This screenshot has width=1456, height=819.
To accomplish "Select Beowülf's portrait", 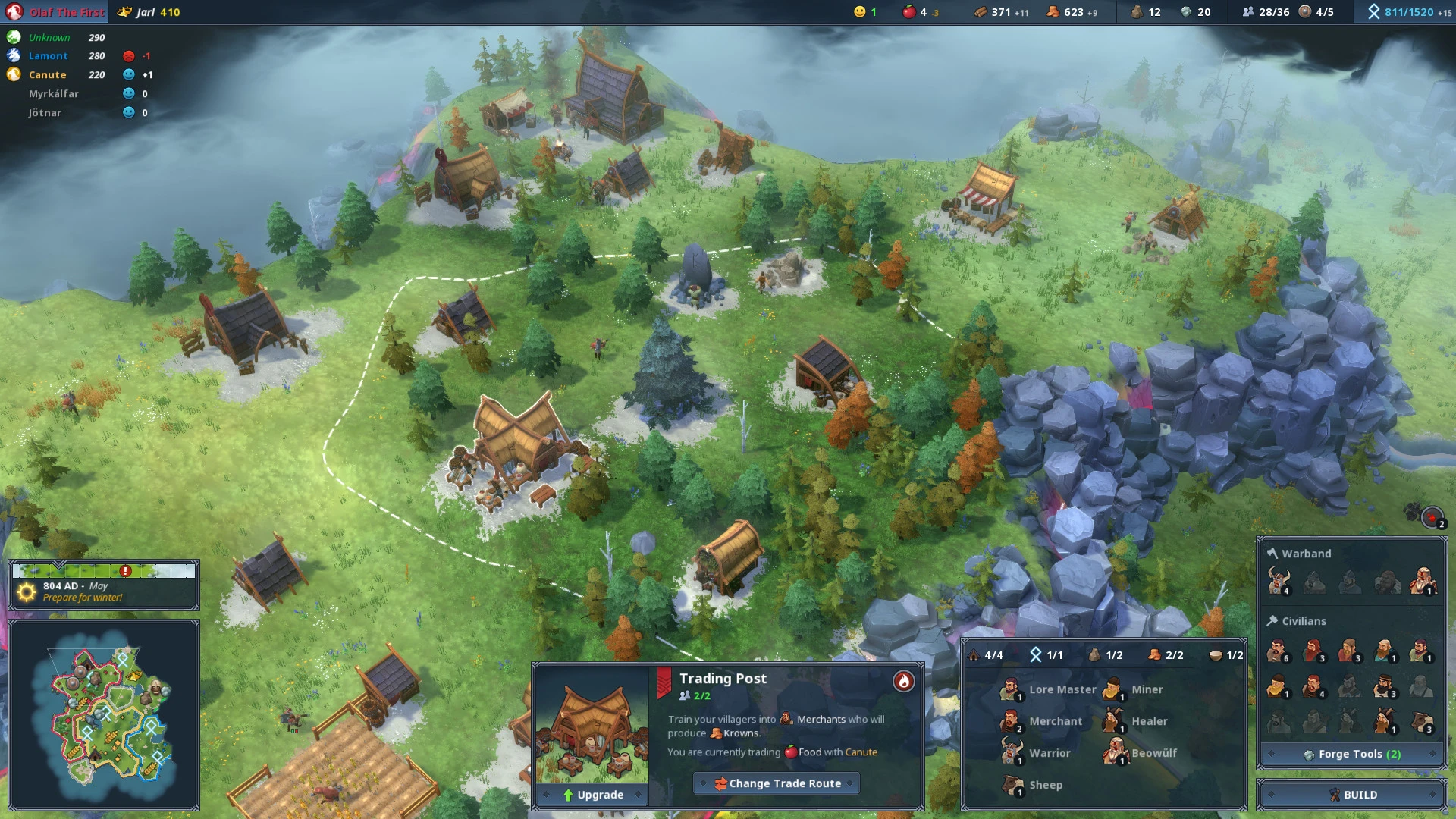I will point(1116,753).
